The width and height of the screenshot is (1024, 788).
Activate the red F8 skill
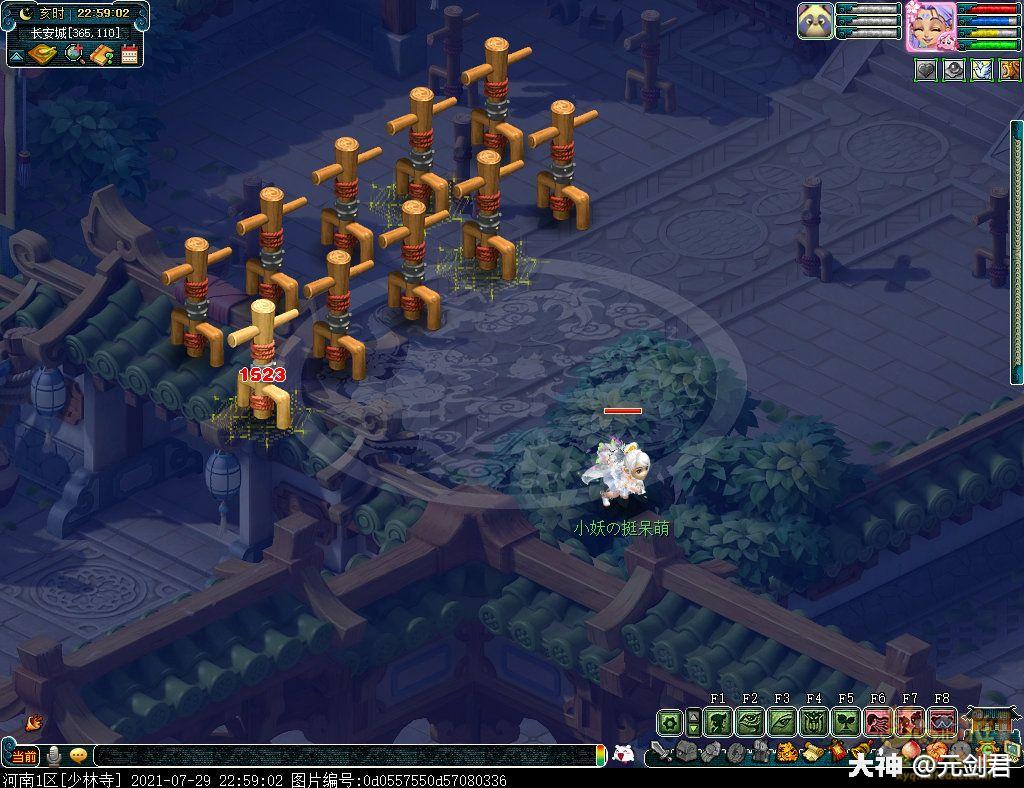pyautogui.click(x=942, y=721)
